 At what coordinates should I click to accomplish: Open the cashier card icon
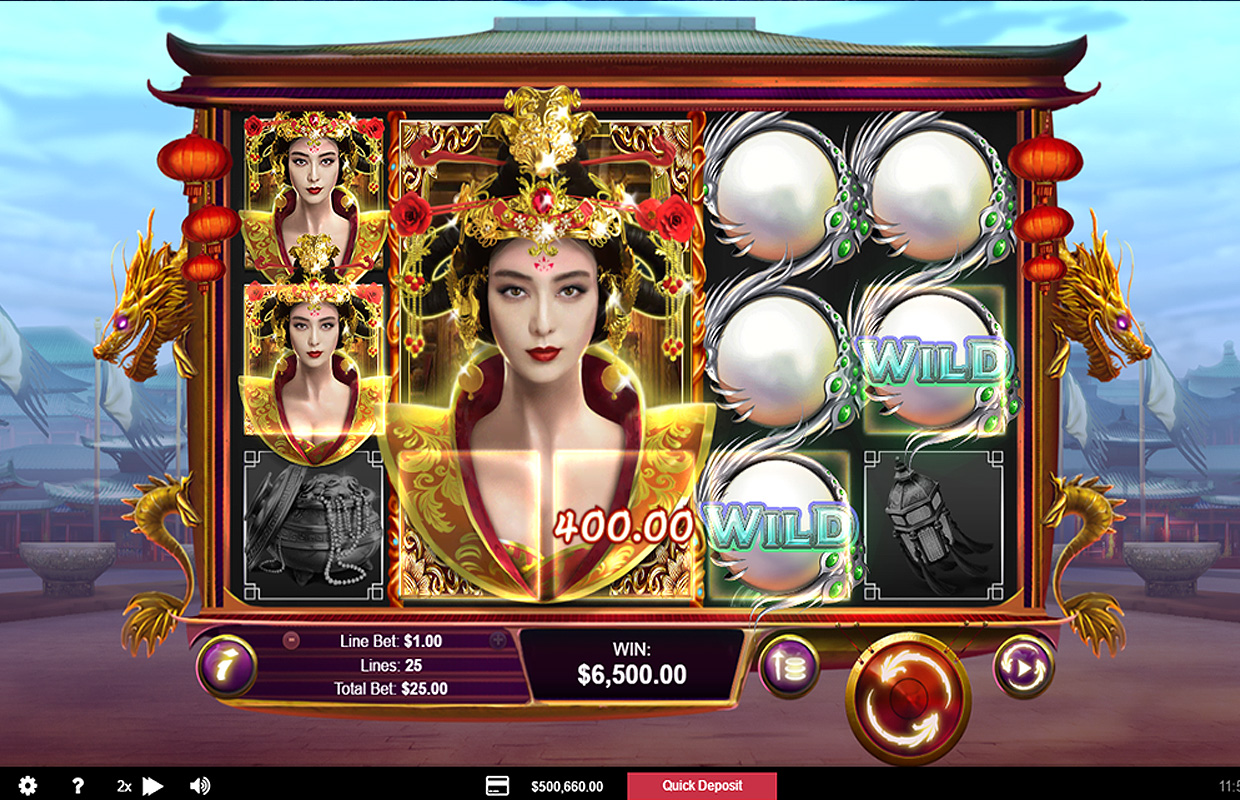coord(497,786)
